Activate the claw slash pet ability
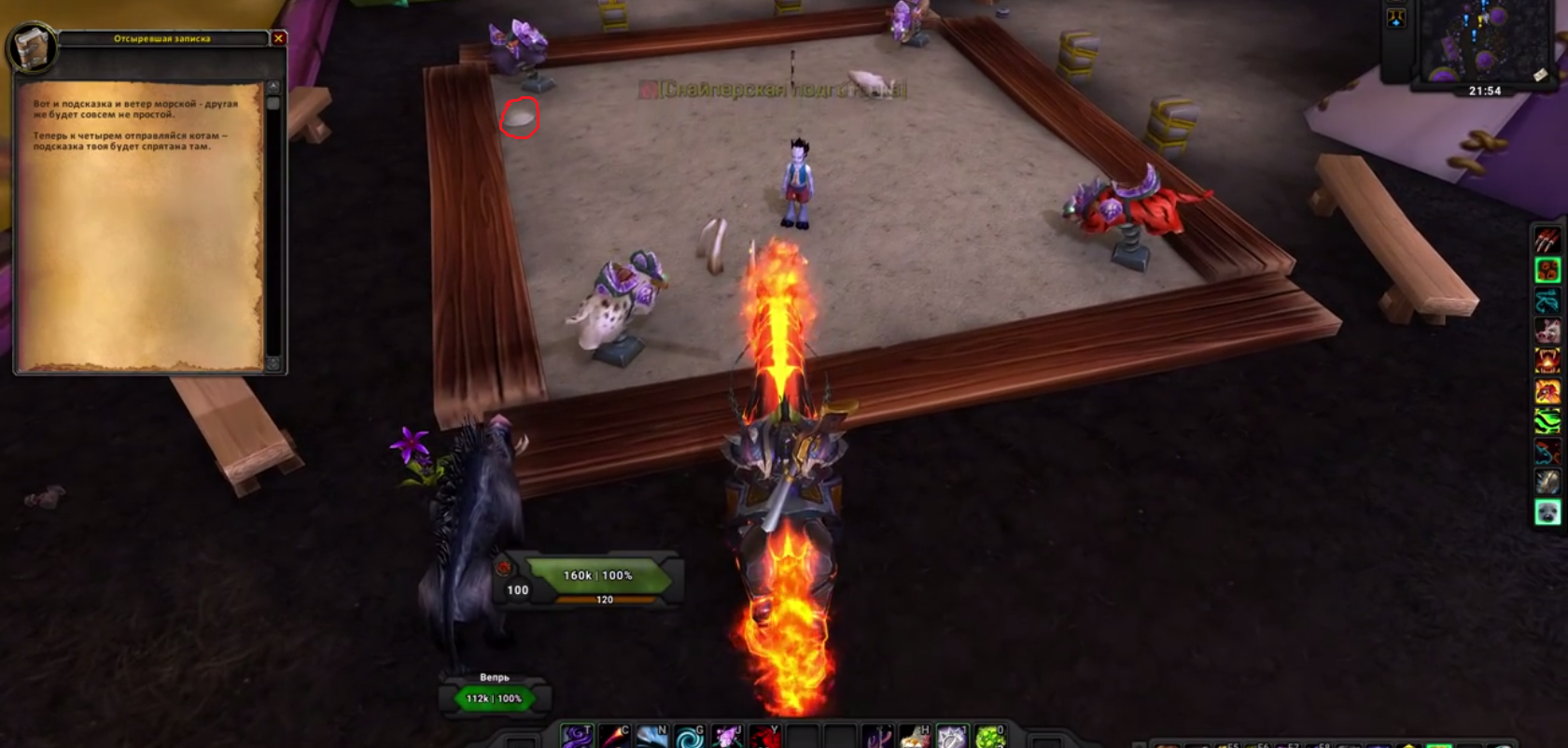The height and width of the screenshot is (748, 1568). tap(1547, 240)
